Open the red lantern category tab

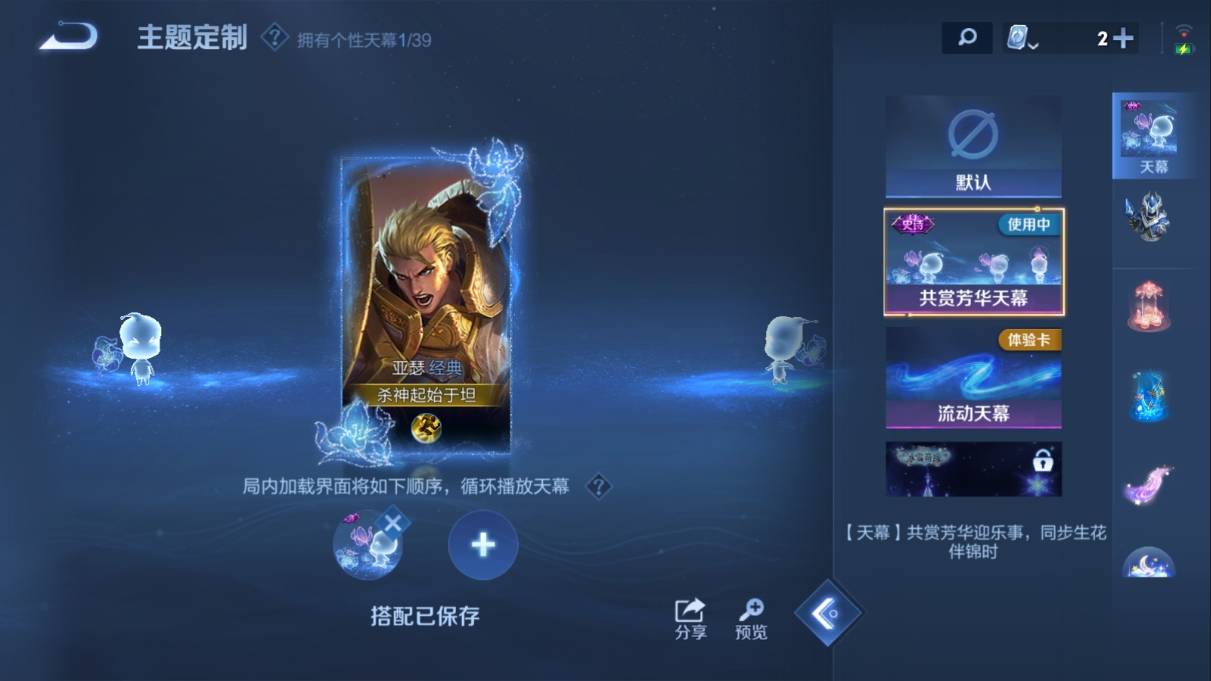(1147, 305)
